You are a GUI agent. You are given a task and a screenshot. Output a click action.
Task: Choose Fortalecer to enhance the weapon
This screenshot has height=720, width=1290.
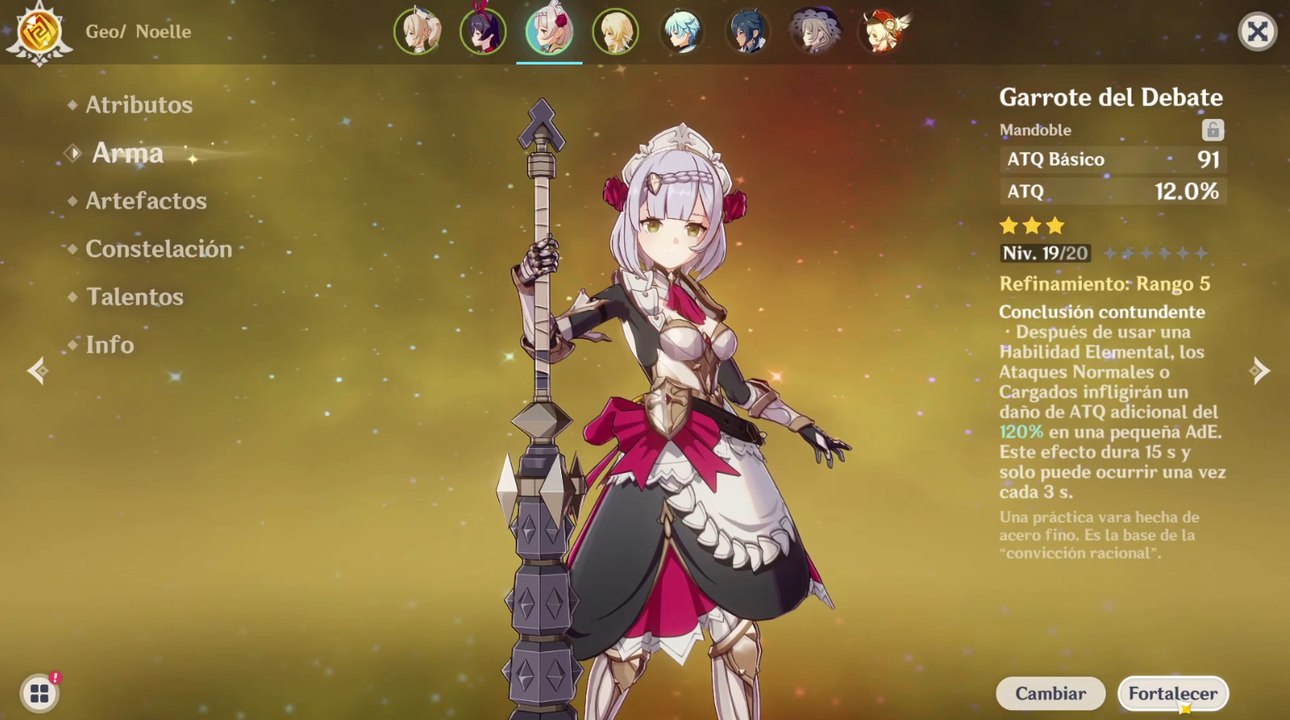pos(1173,693)
